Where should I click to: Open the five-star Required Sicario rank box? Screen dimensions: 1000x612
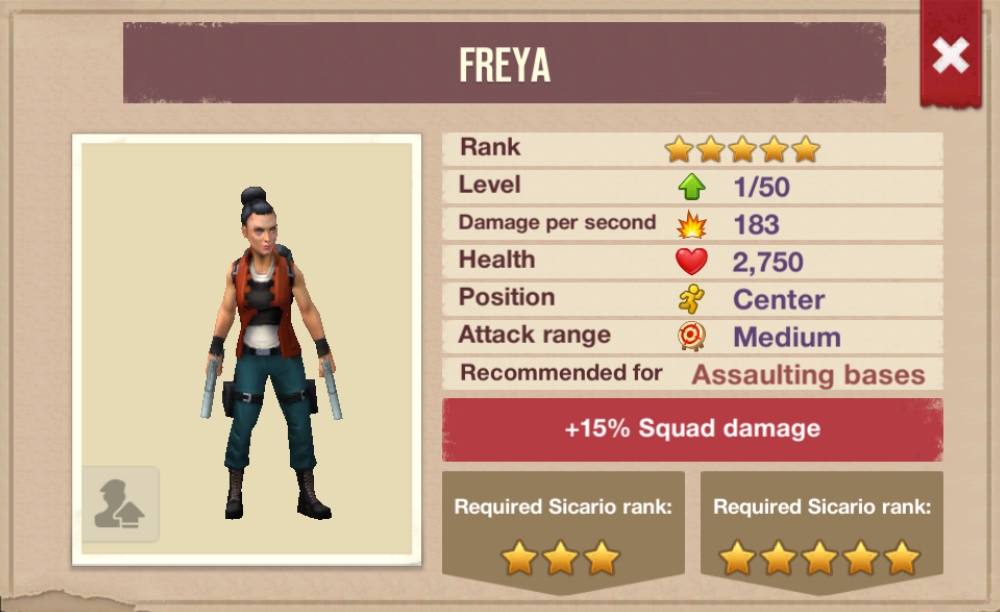[820, 530]
